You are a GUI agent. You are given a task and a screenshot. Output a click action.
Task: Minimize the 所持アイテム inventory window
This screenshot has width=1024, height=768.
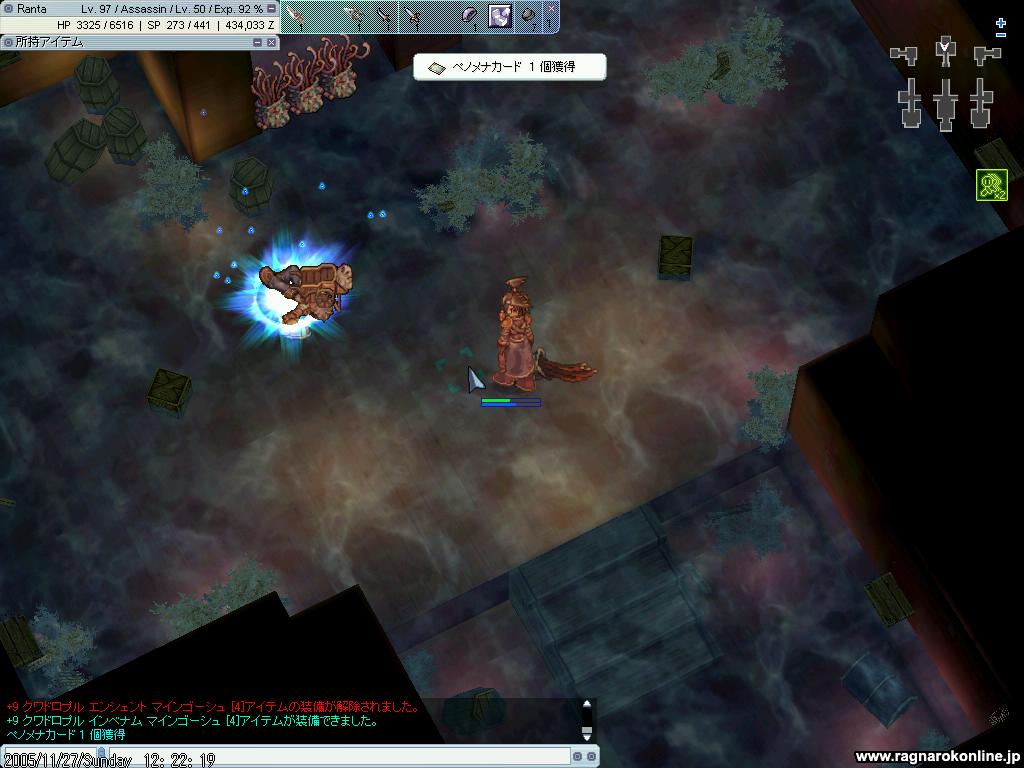[258, 42]
